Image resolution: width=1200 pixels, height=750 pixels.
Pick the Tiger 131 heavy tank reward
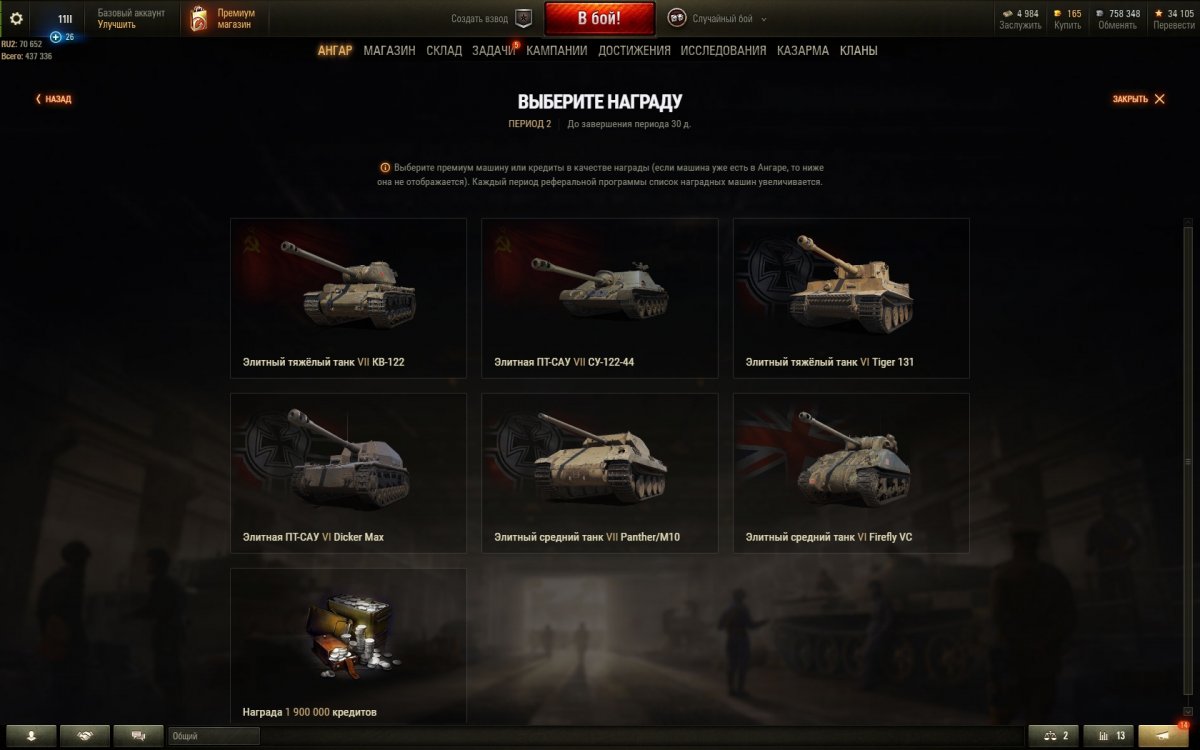851,298
